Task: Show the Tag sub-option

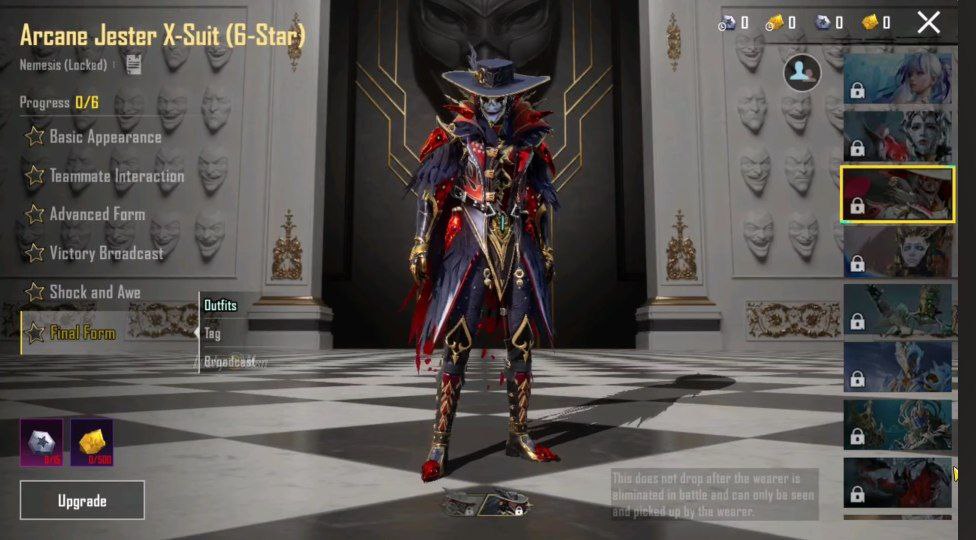Action: click(212, 333)
